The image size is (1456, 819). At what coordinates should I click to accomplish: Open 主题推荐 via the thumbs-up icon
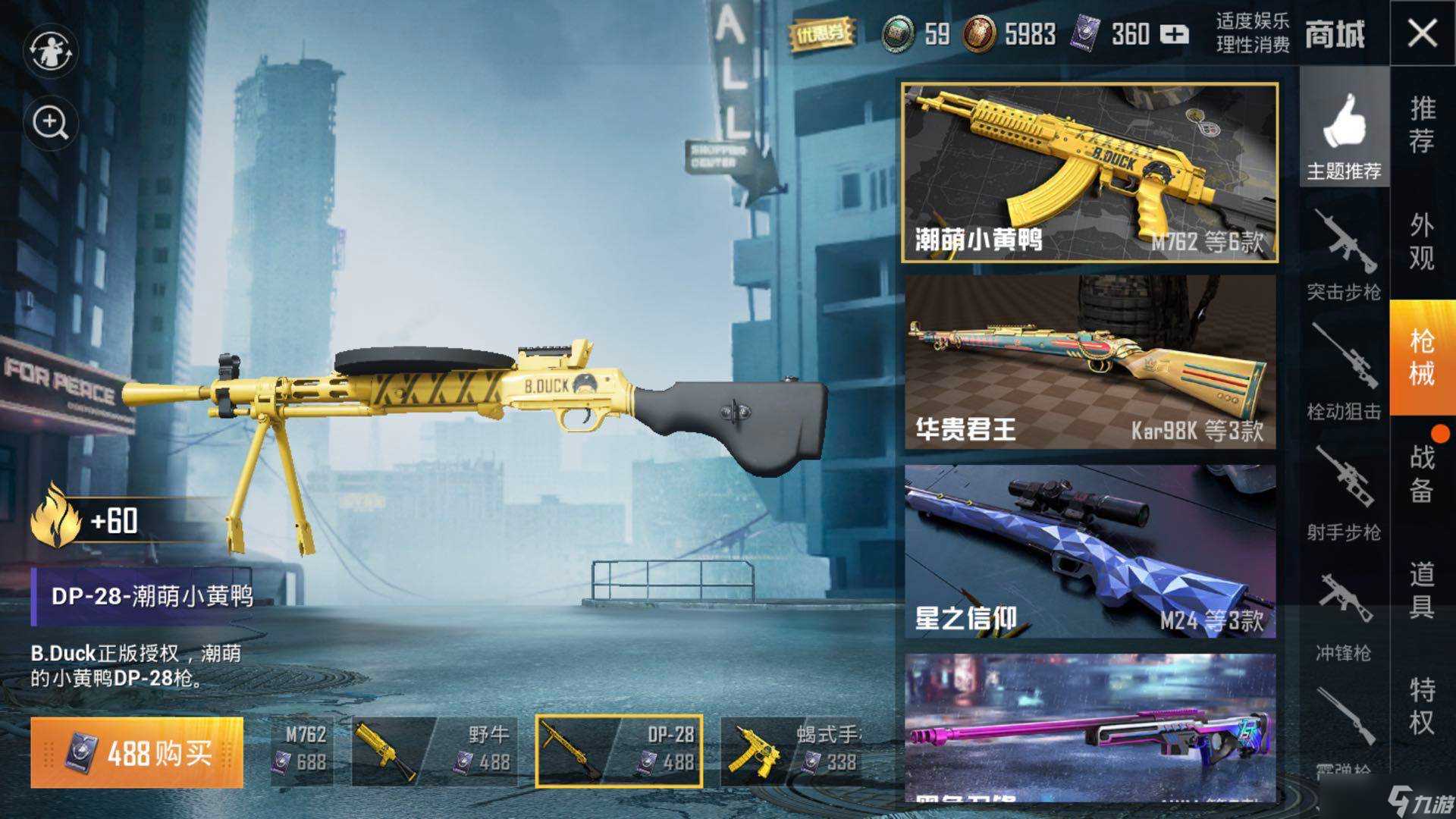click(1345, 133)
